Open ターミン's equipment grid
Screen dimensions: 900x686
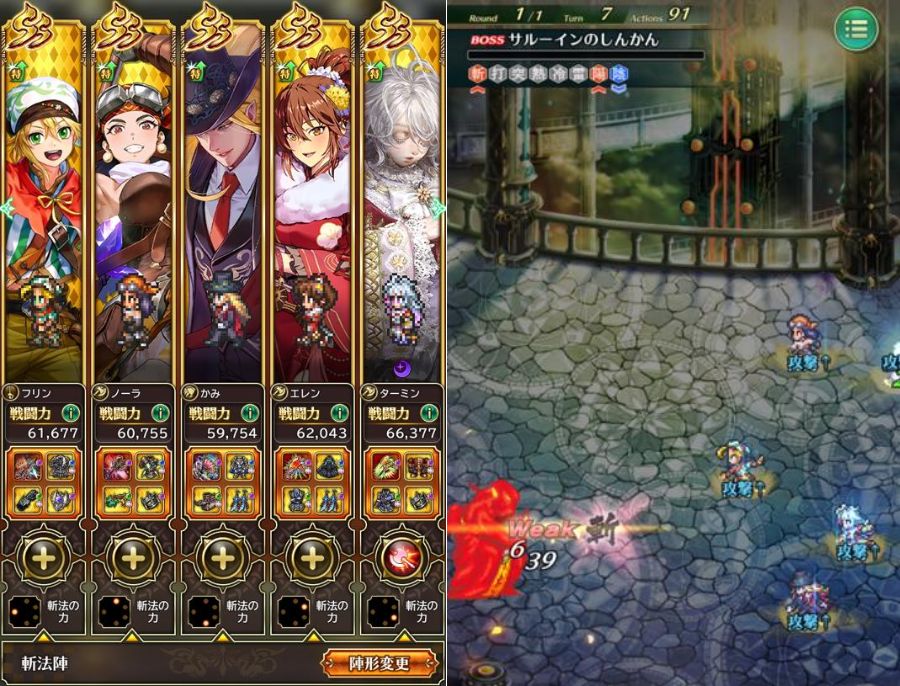(400, 482)
